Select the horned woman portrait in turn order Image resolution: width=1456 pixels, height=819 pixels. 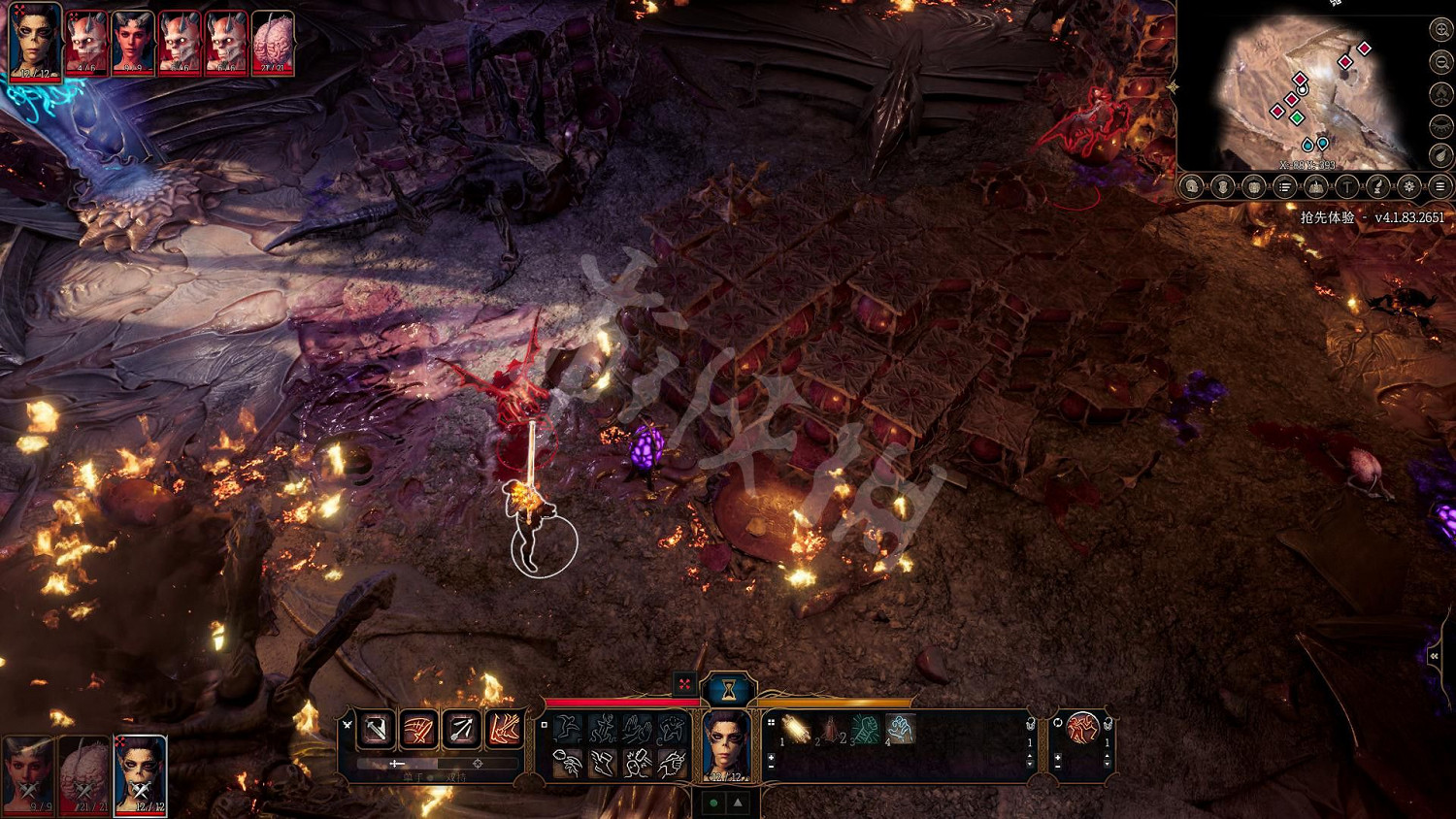click(133, 44)
